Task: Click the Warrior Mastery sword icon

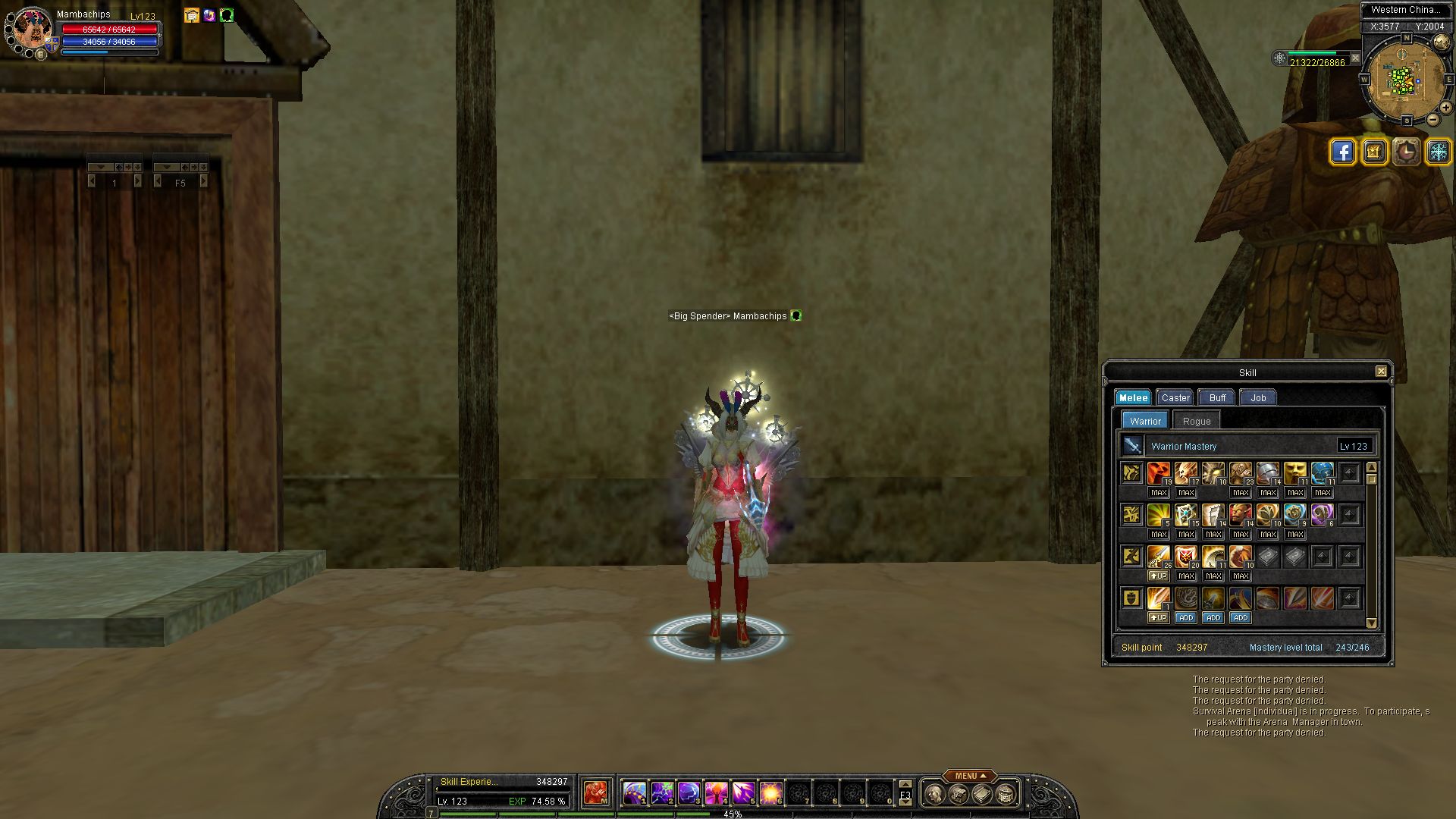Action: (1132, 446)
